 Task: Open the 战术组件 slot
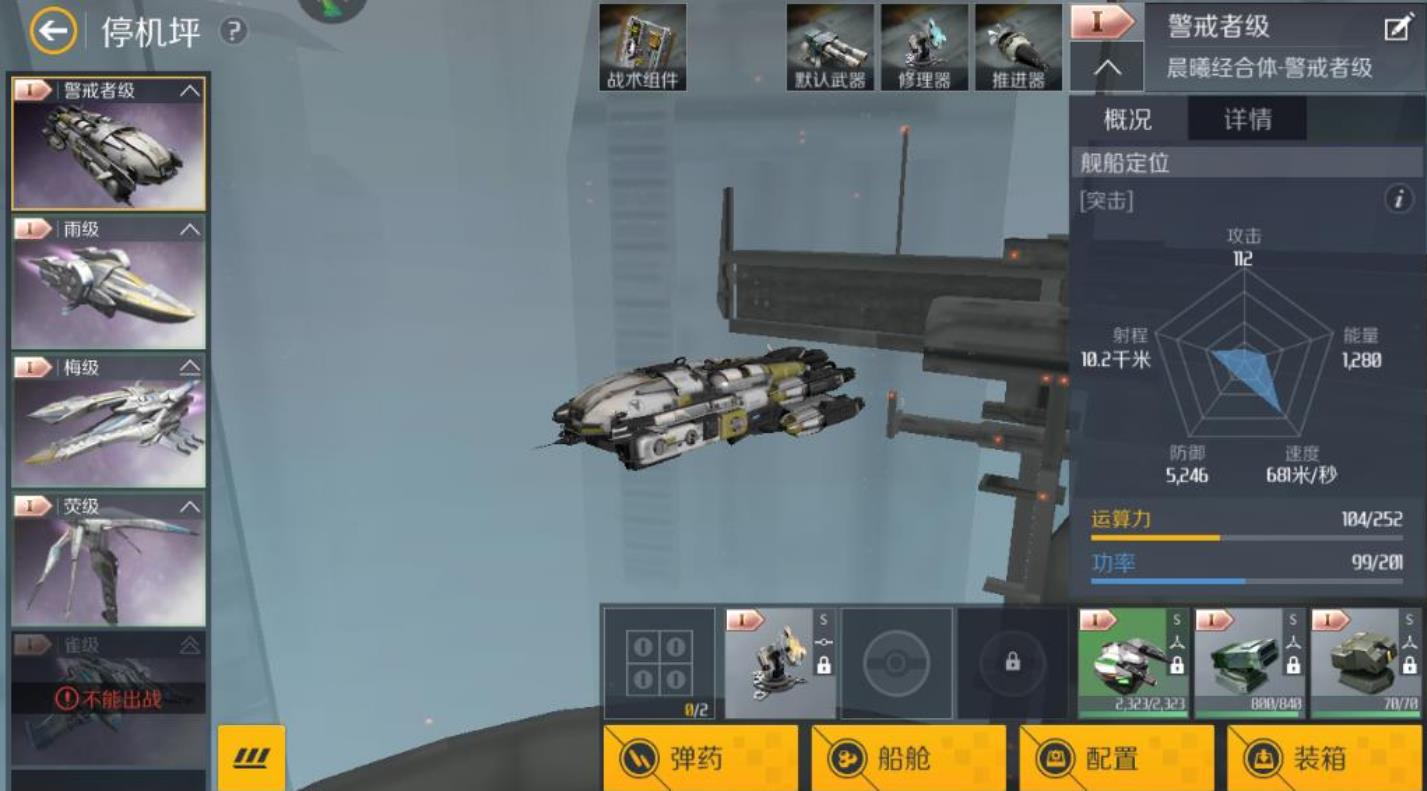643,47
